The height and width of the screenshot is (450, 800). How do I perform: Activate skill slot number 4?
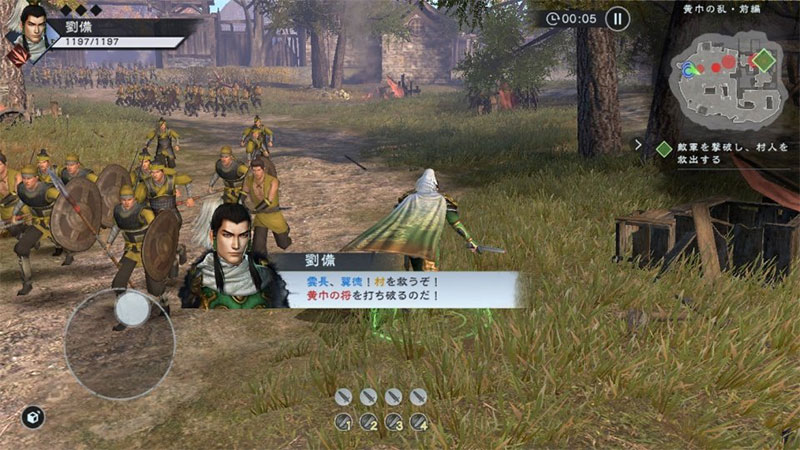click(x=418, y=422)
